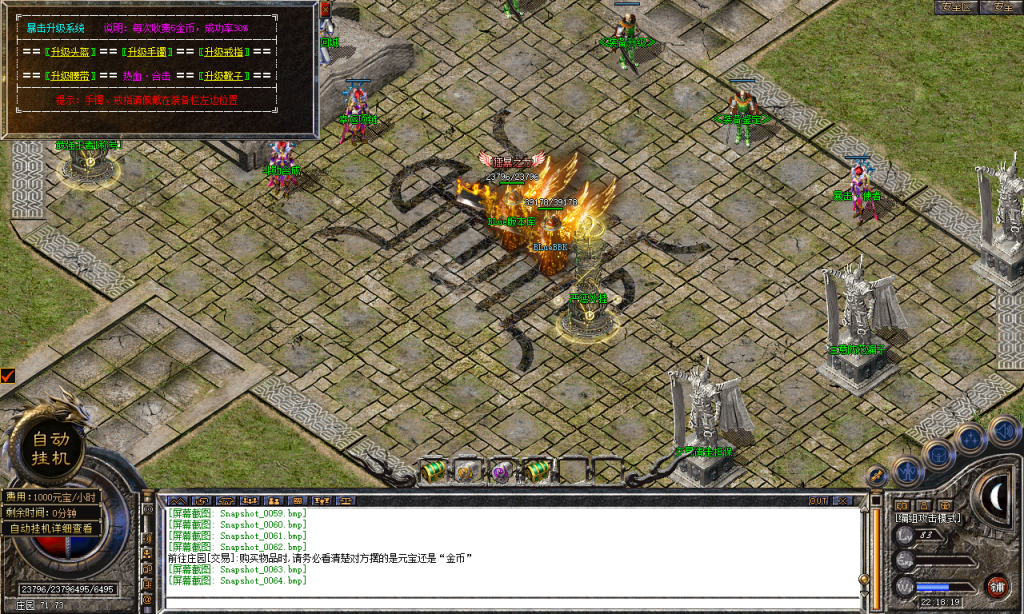Click the OUT button on chat bar
This screenshot has width=1024, height=614.
(x=818, y=500)
